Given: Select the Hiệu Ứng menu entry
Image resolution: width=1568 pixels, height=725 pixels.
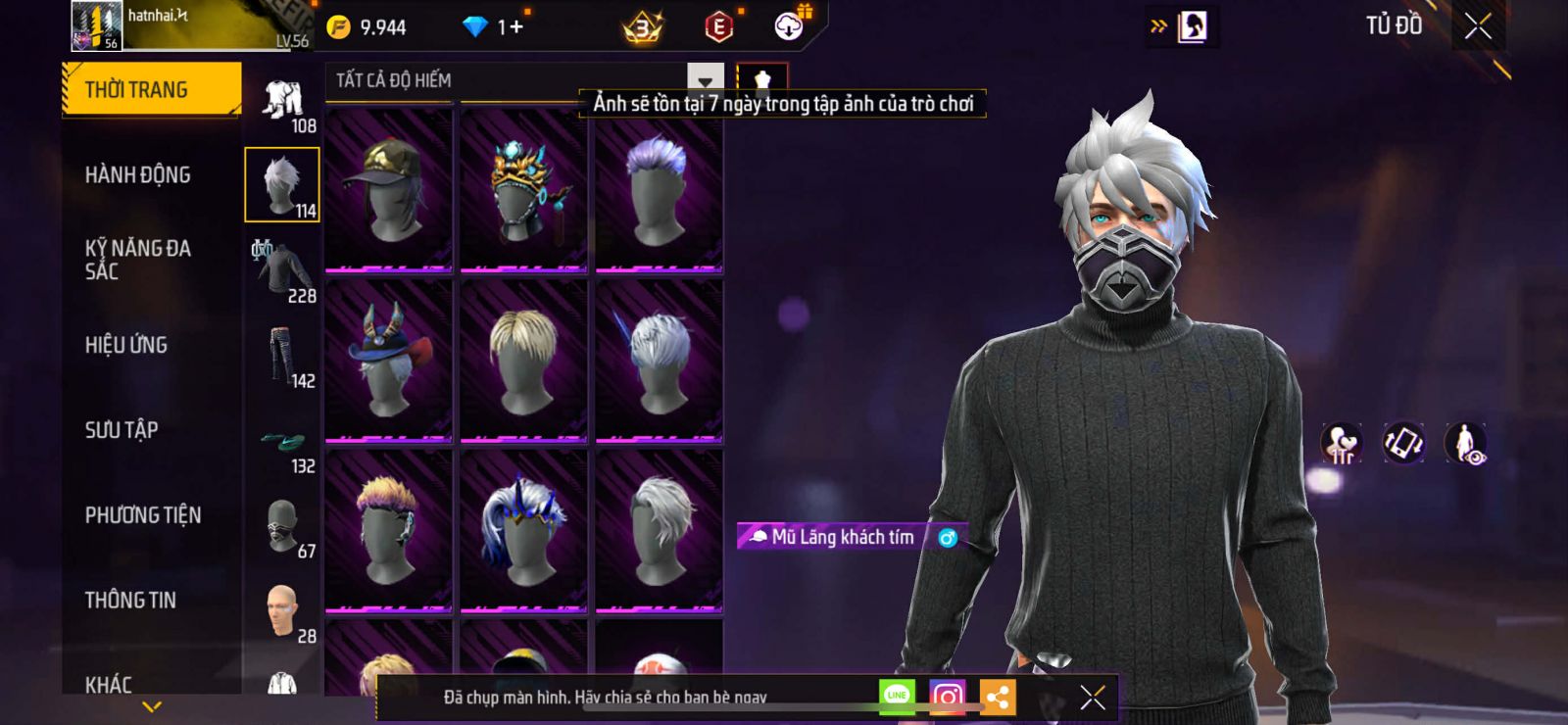Looking at the screenshot, I should point(126,345).
